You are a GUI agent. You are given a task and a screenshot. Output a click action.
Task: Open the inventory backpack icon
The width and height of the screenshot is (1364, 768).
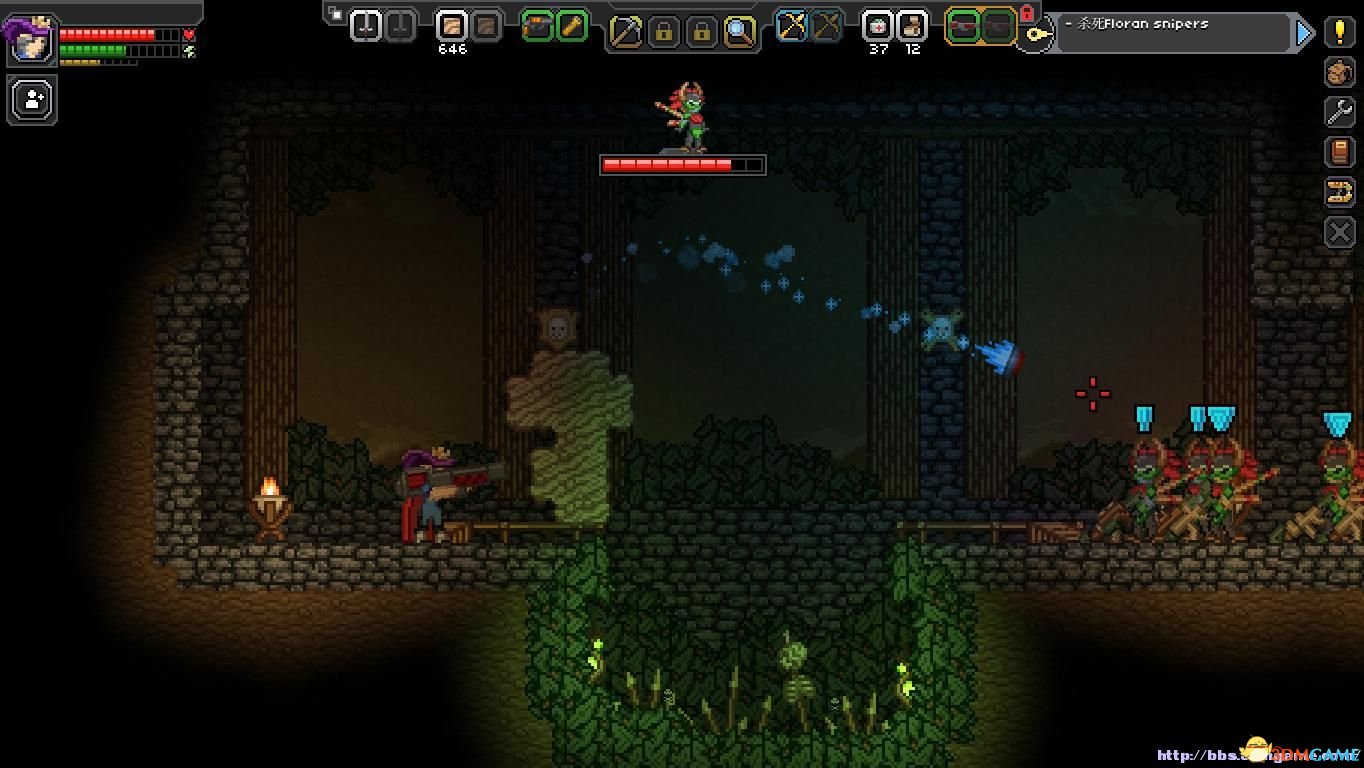[x=1340, y=72]
